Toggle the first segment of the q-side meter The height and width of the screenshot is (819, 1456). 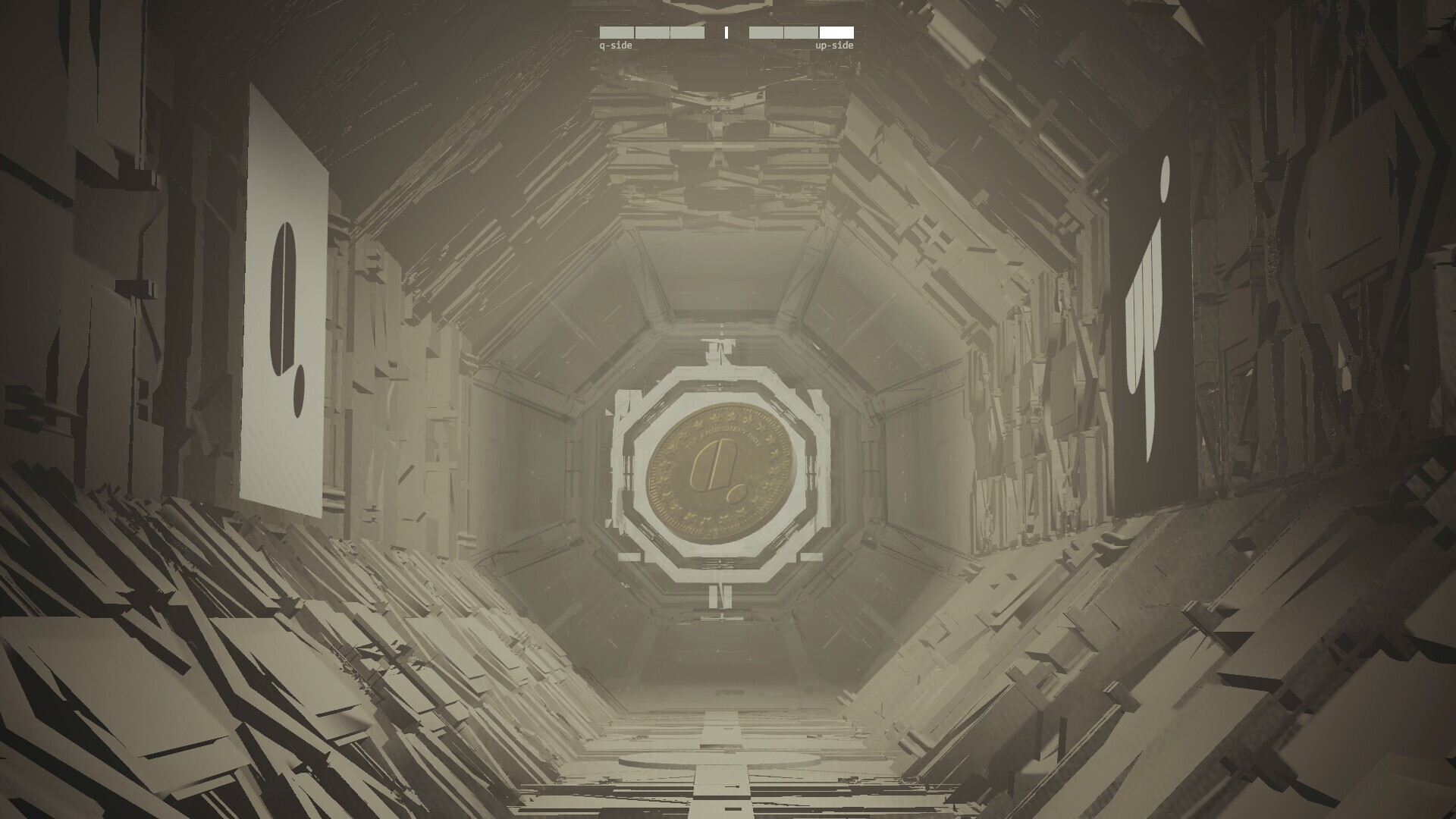[616, 33]
